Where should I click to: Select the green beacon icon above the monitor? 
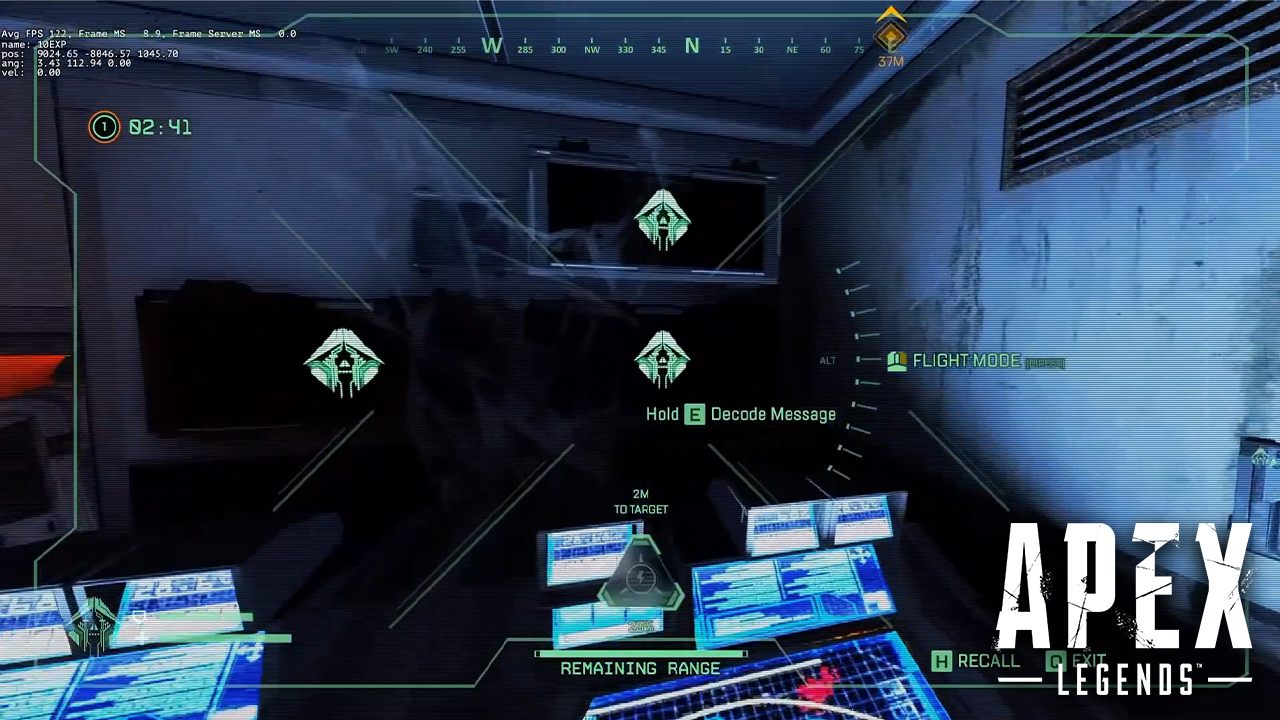tap(663, 218)
